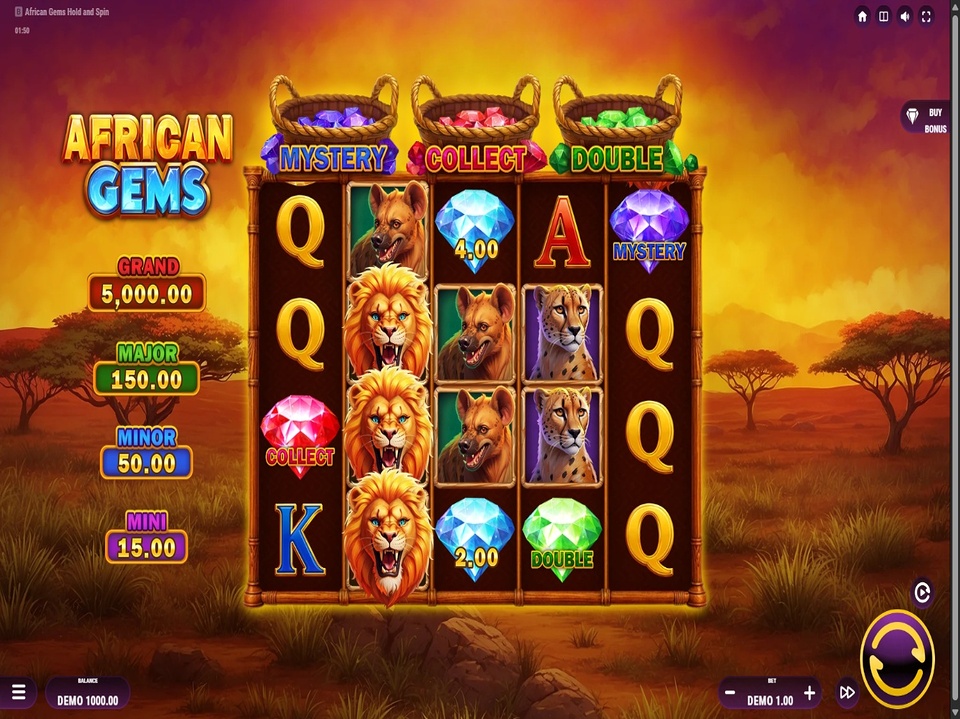Go to the home lobby icon

pos(862,16)
